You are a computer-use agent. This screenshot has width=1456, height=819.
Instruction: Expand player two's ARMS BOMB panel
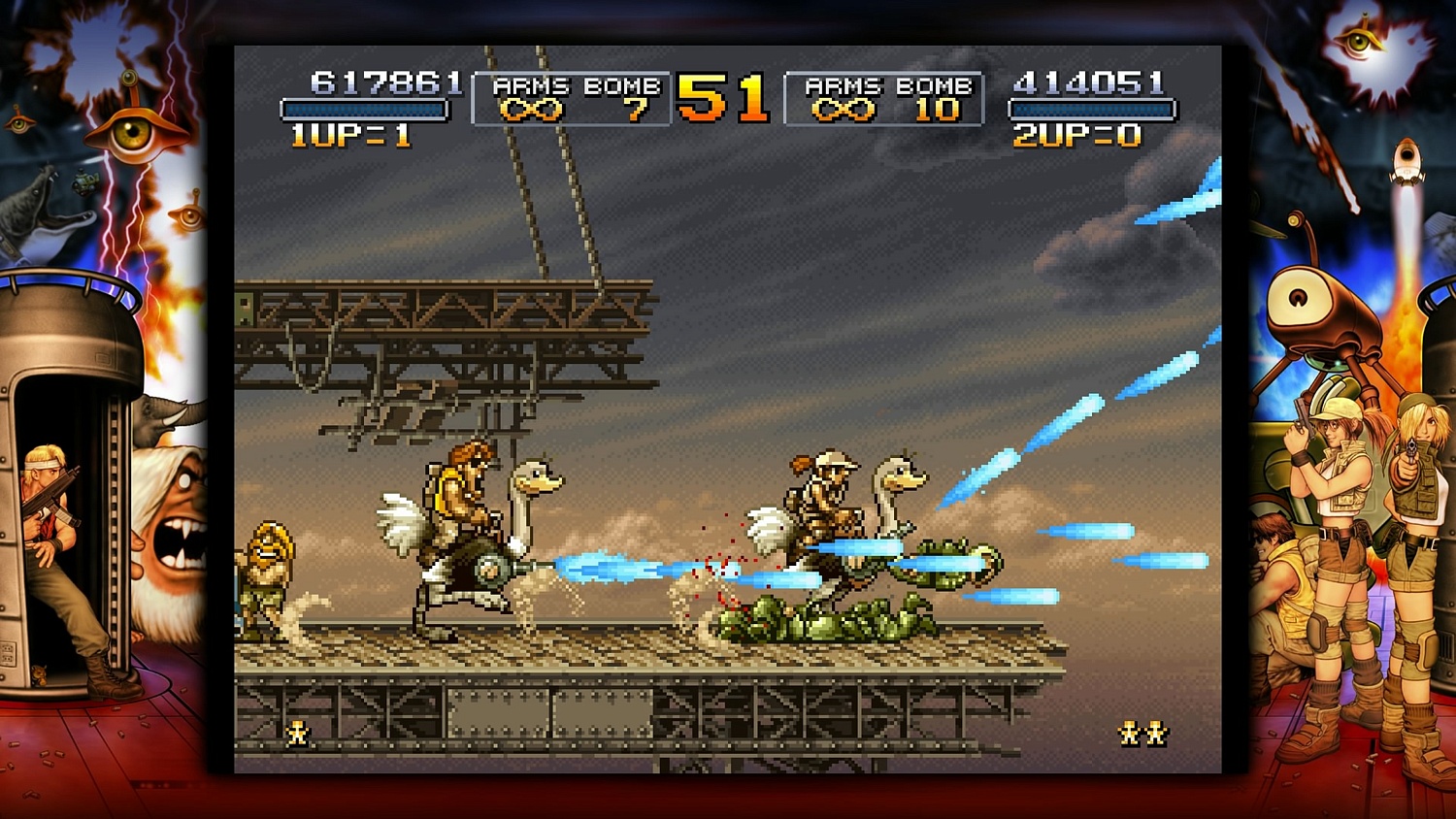pyautogui.click(x=885, y=97)
